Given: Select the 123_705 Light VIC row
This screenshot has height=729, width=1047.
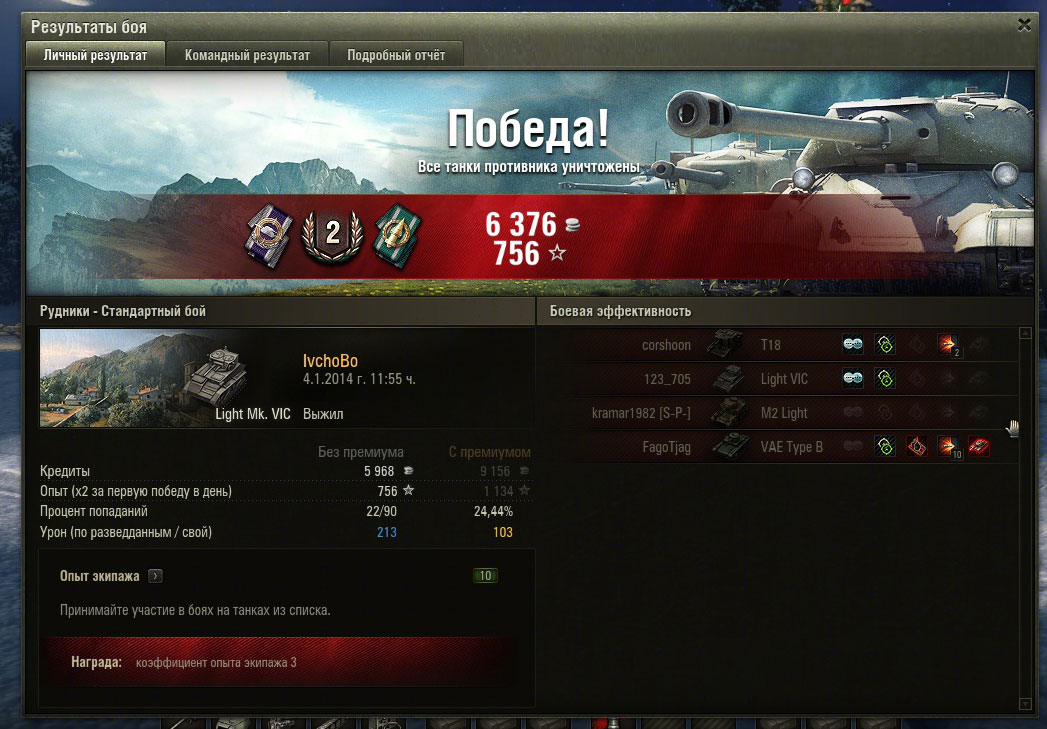Looking at the screenshot, I should (780, 379).
